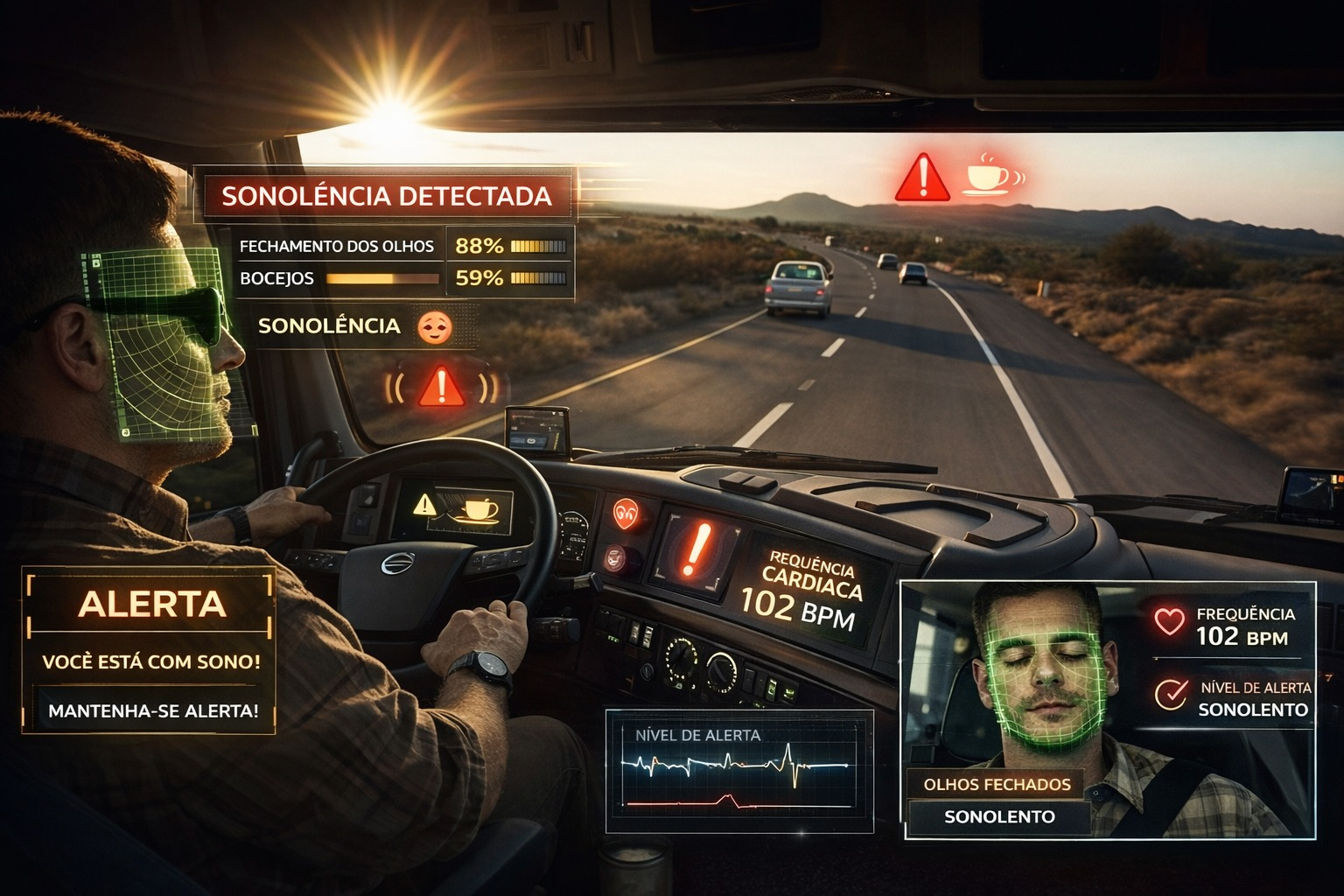Click the heart icon beside Frequência
The width and height of the screenshot is (1344, 896).
pos(1169,621)
